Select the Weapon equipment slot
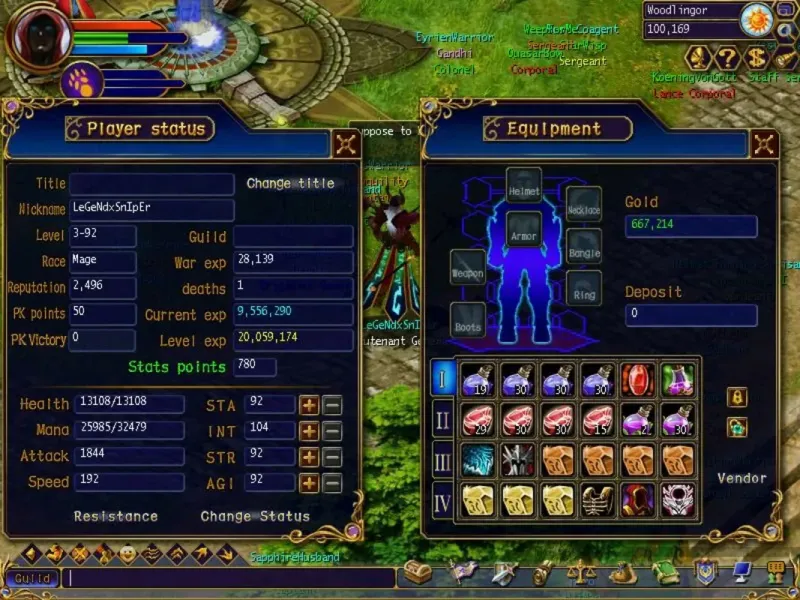The height and width of the screenshot is (600, 800). [x=468, y=270]
